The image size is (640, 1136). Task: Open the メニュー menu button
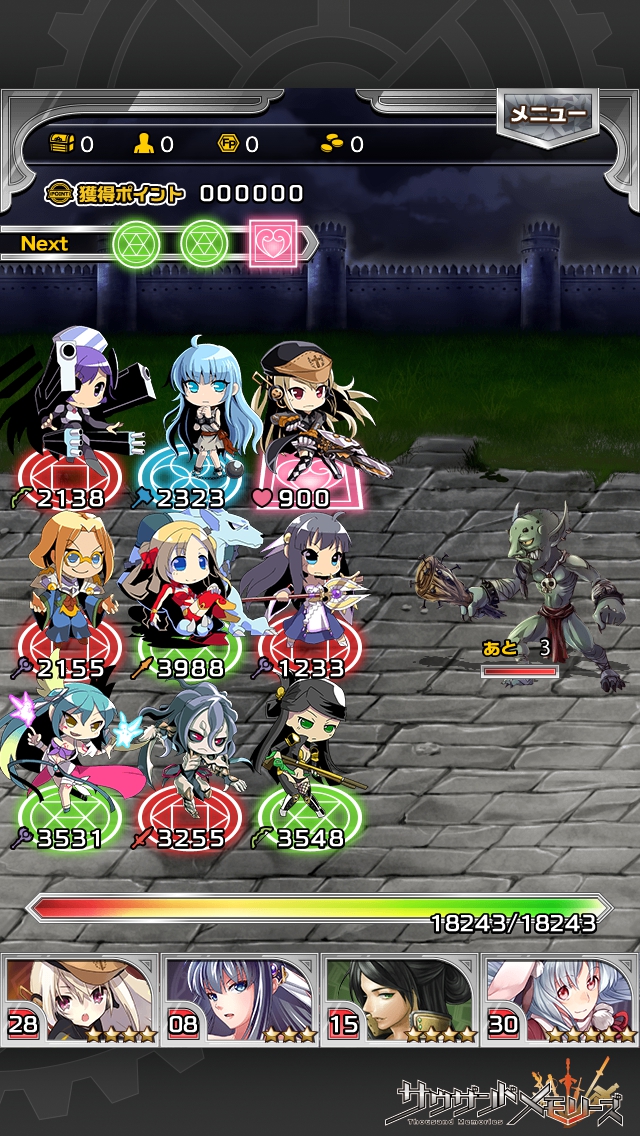click(547, 115)
